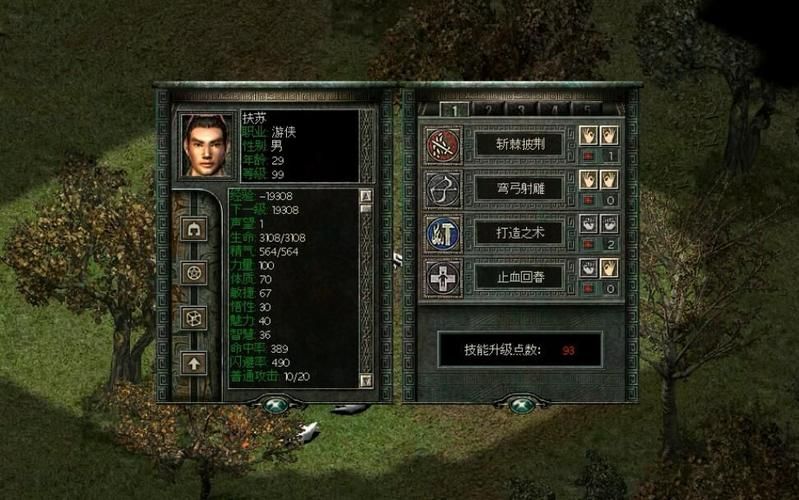Close the character panel with its bottom gem

click(x=273, y=405)
